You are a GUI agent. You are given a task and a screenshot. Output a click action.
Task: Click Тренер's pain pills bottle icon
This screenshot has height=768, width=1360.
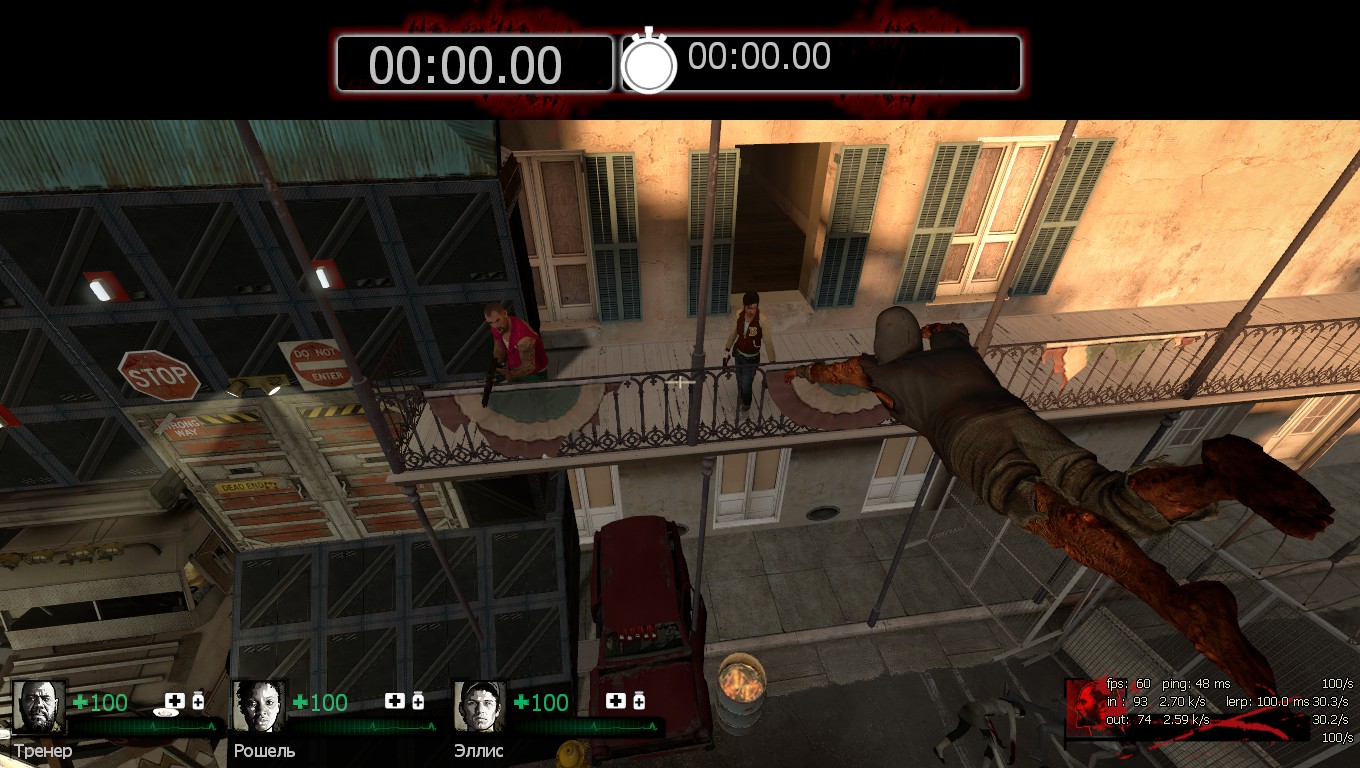click(x=198, y=701)
